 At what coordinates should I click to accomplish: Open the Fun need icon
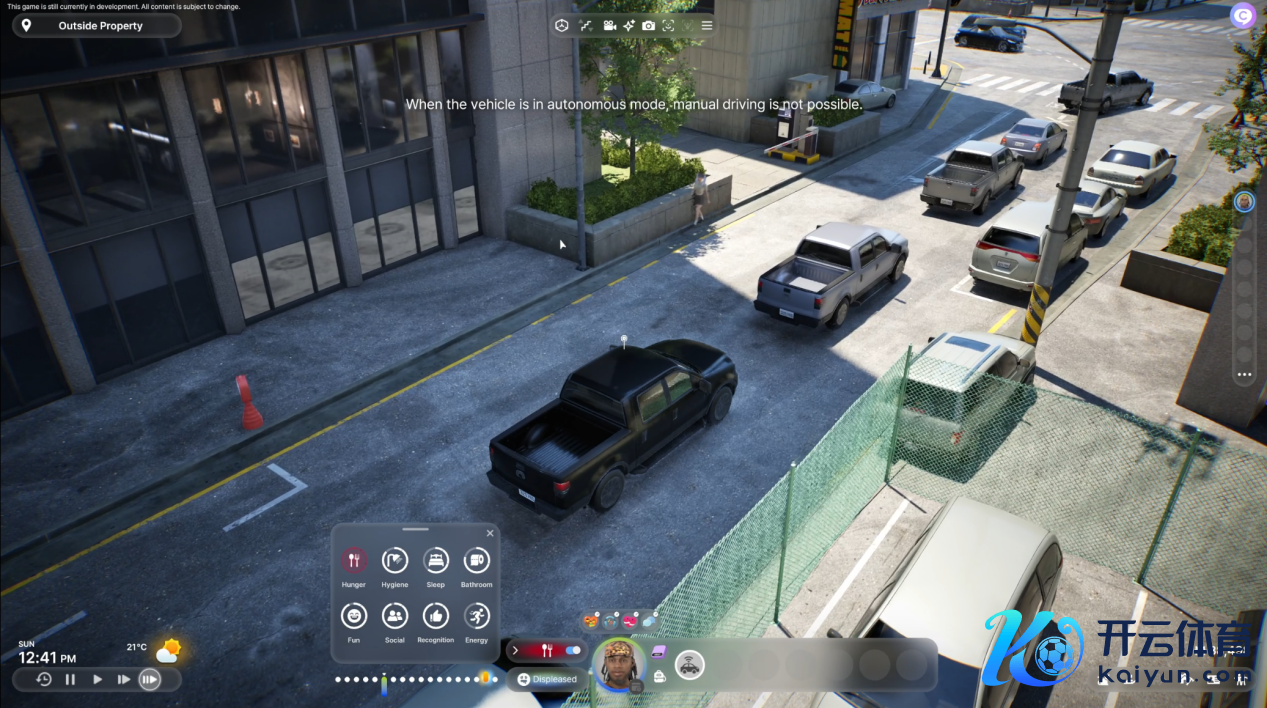[354, 616]
